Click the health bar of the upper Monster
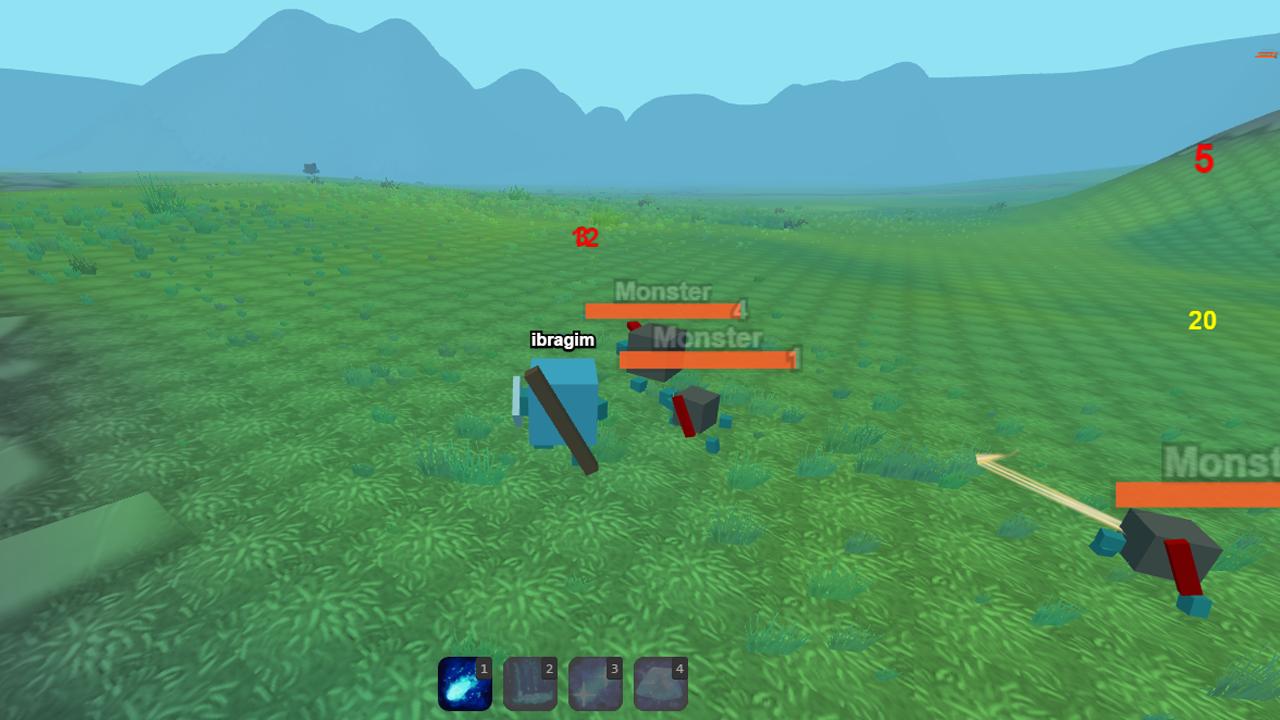Screen dimensions: 1280x720 tap(660, 311)
